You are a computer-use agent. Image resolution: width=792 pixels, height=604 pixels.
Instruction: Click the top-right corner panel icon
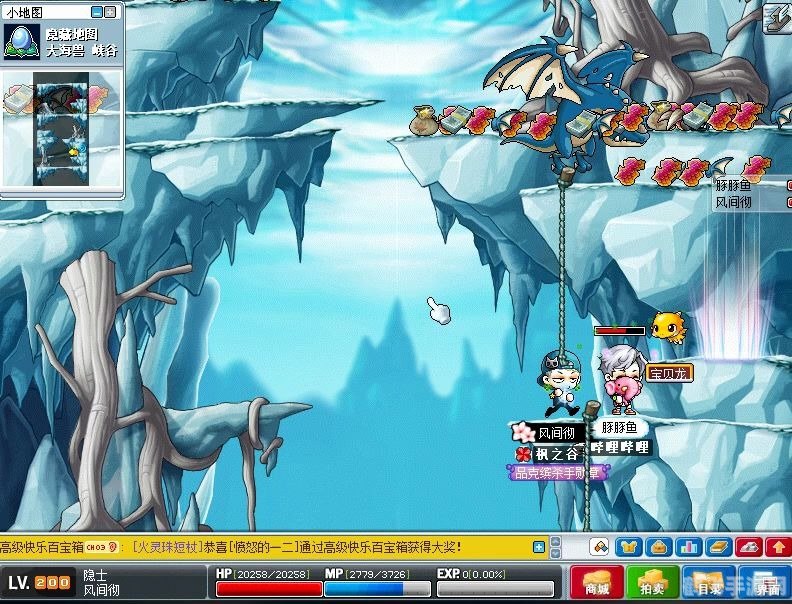tap(776, 18)
